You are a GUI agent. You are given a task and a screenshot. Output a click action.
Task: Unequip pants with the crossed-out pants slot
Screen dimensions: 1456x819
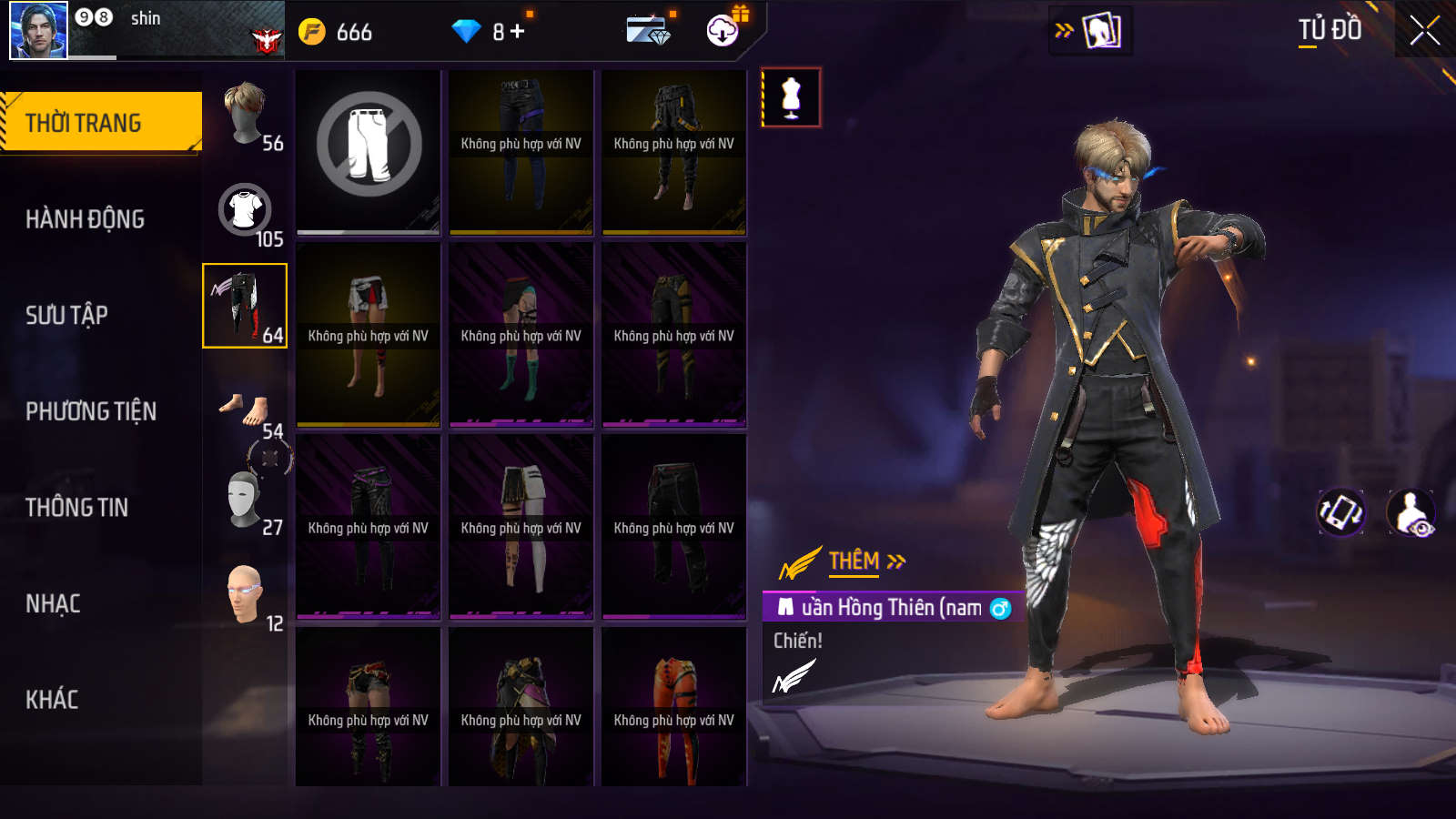(369, 146)
